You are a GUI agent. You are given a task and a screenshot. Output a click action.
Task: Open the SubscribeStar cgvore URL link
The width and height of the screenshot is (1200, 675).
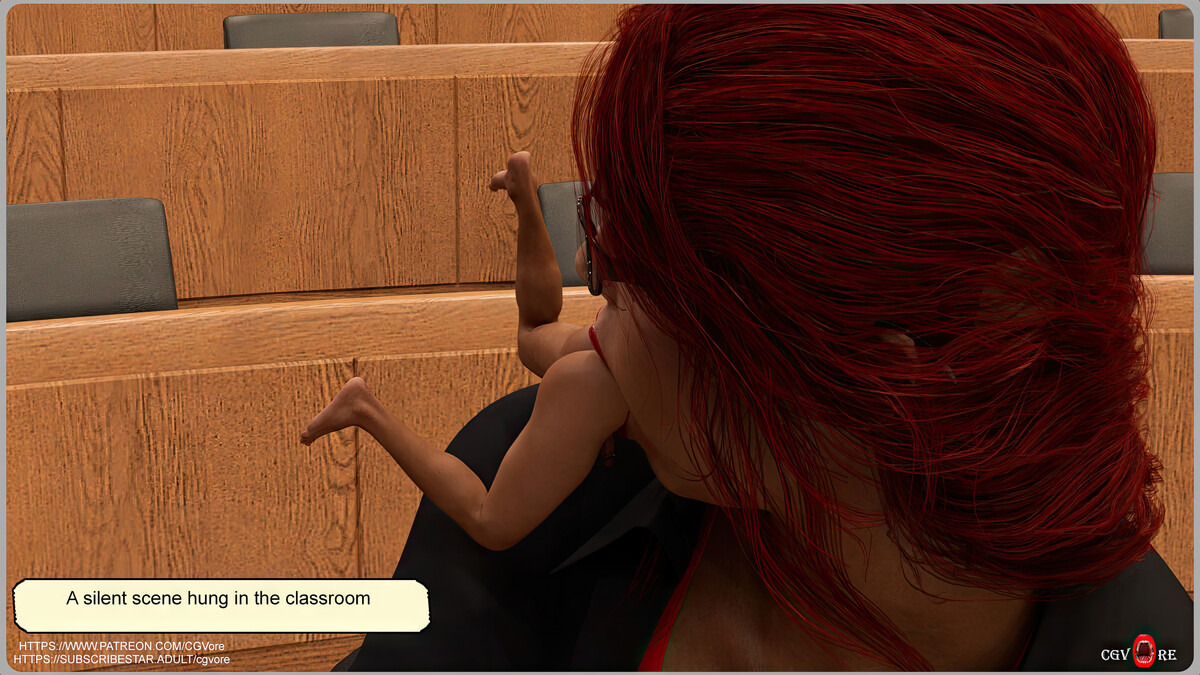point(122,660)
